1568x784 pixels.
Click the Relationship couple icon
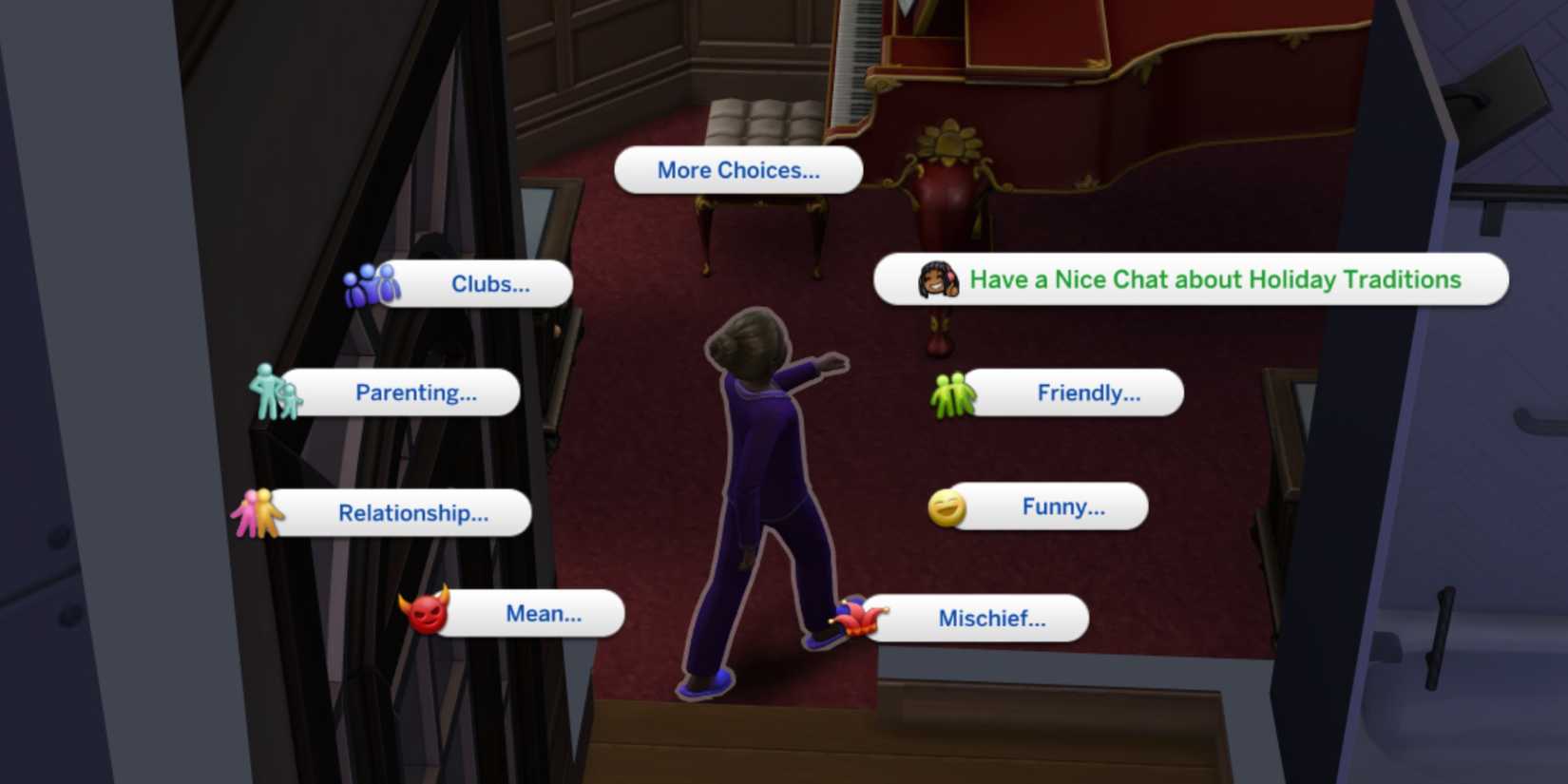pos(258,512)
